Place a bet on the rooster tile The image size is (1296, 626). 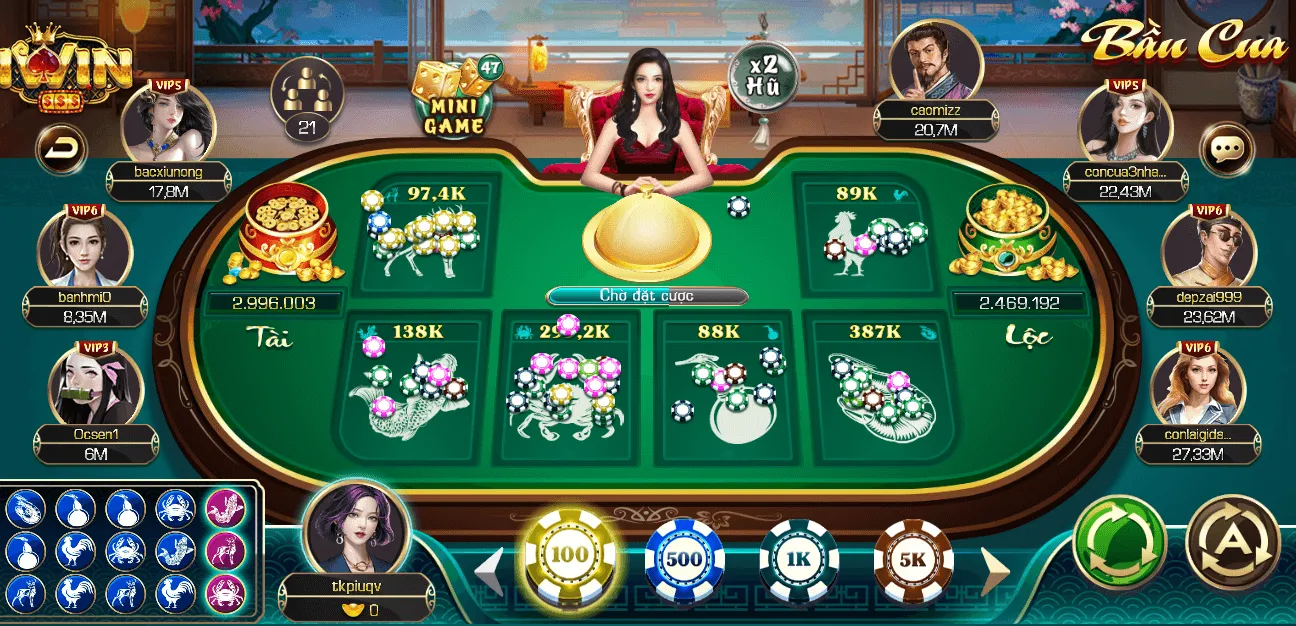[866, 238]
